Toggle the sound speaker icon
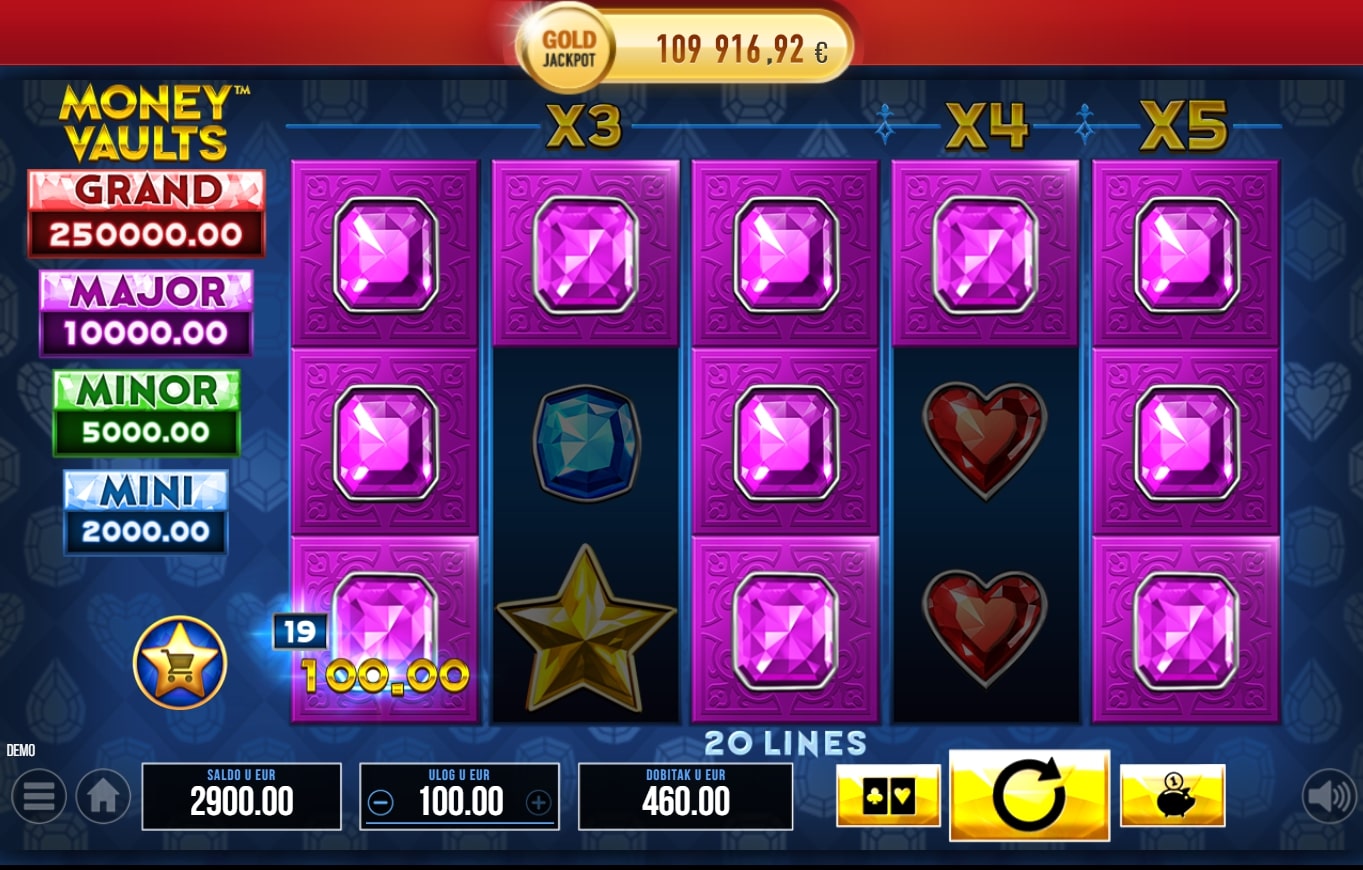The height and width of the screenshot is (870, 1363). tap(1329, 796)
